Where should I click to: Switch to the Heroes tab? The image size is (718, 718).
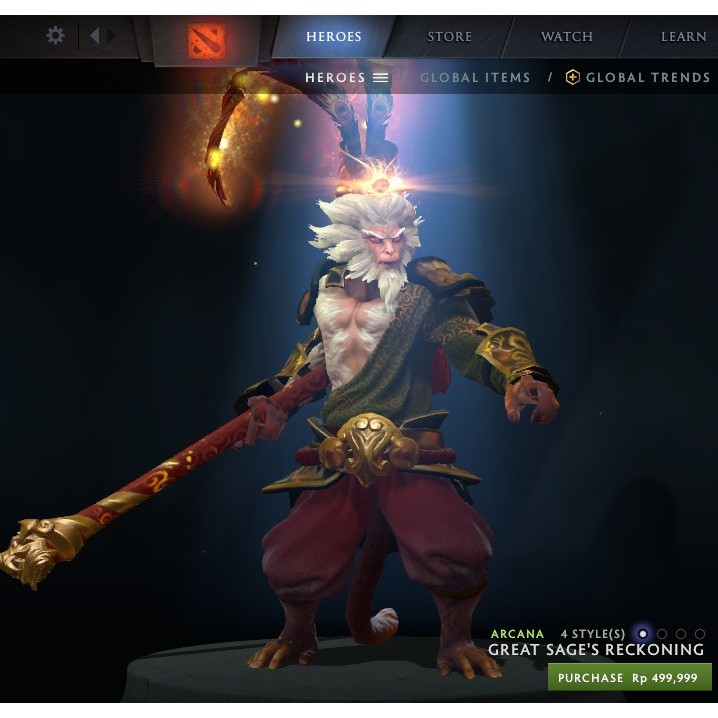[x=334, y=37]
